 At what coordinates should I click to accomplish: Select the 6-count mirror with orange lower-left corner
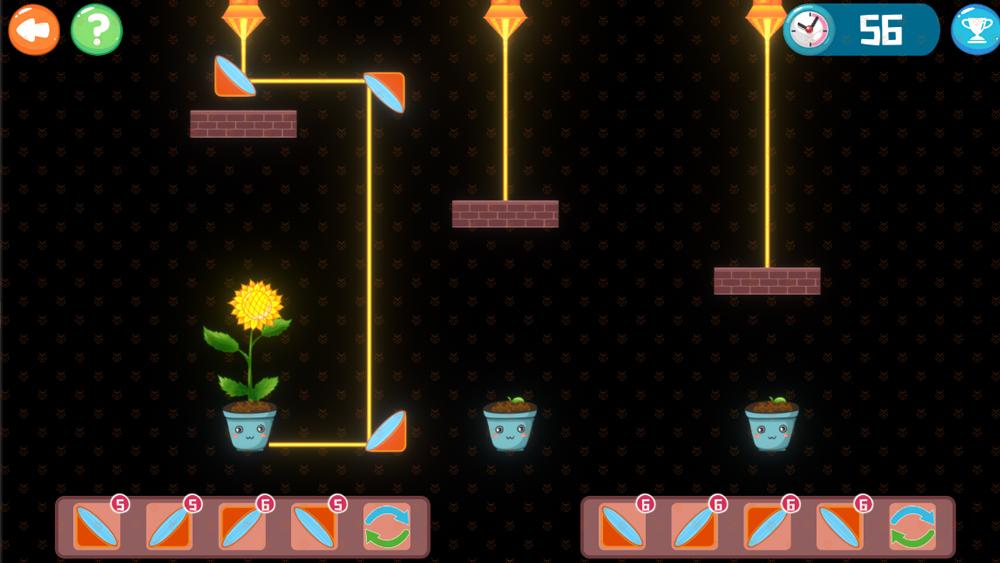point(622,526)
